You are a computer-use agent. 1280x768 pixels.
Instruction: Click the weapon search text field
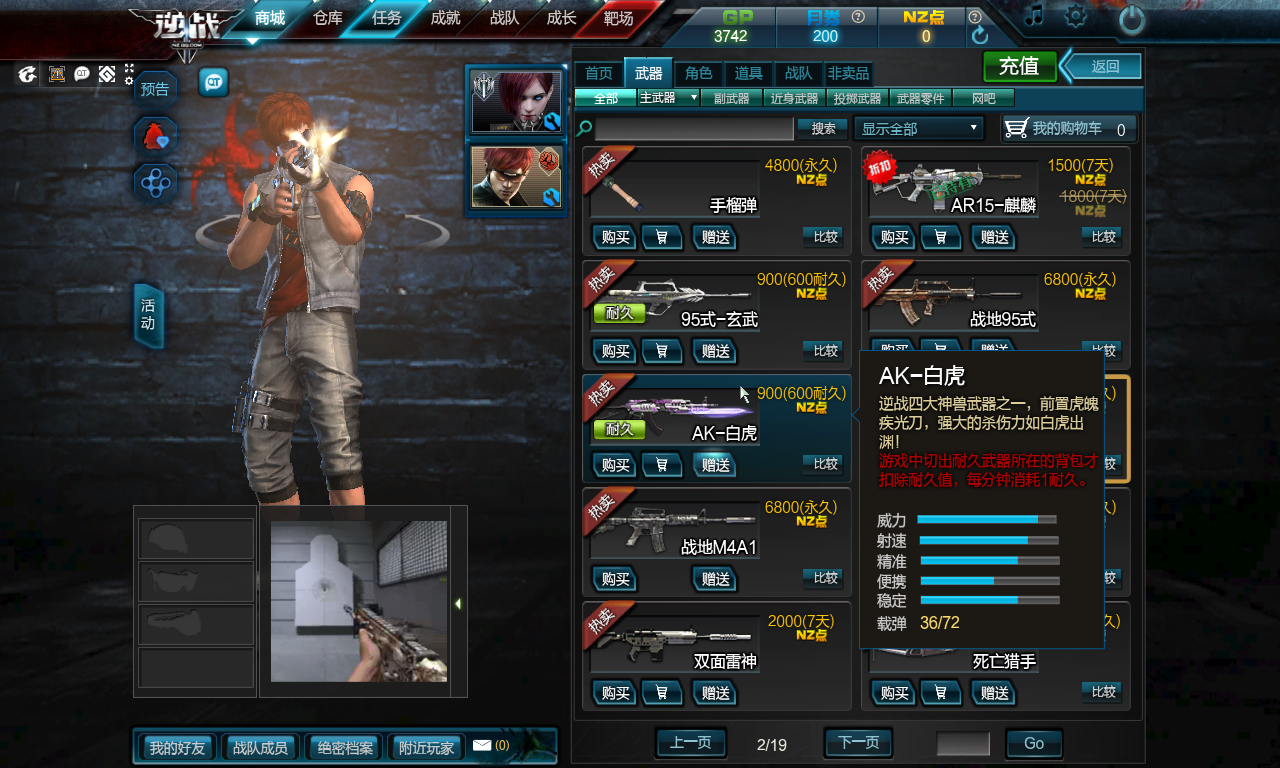point(694,129)
